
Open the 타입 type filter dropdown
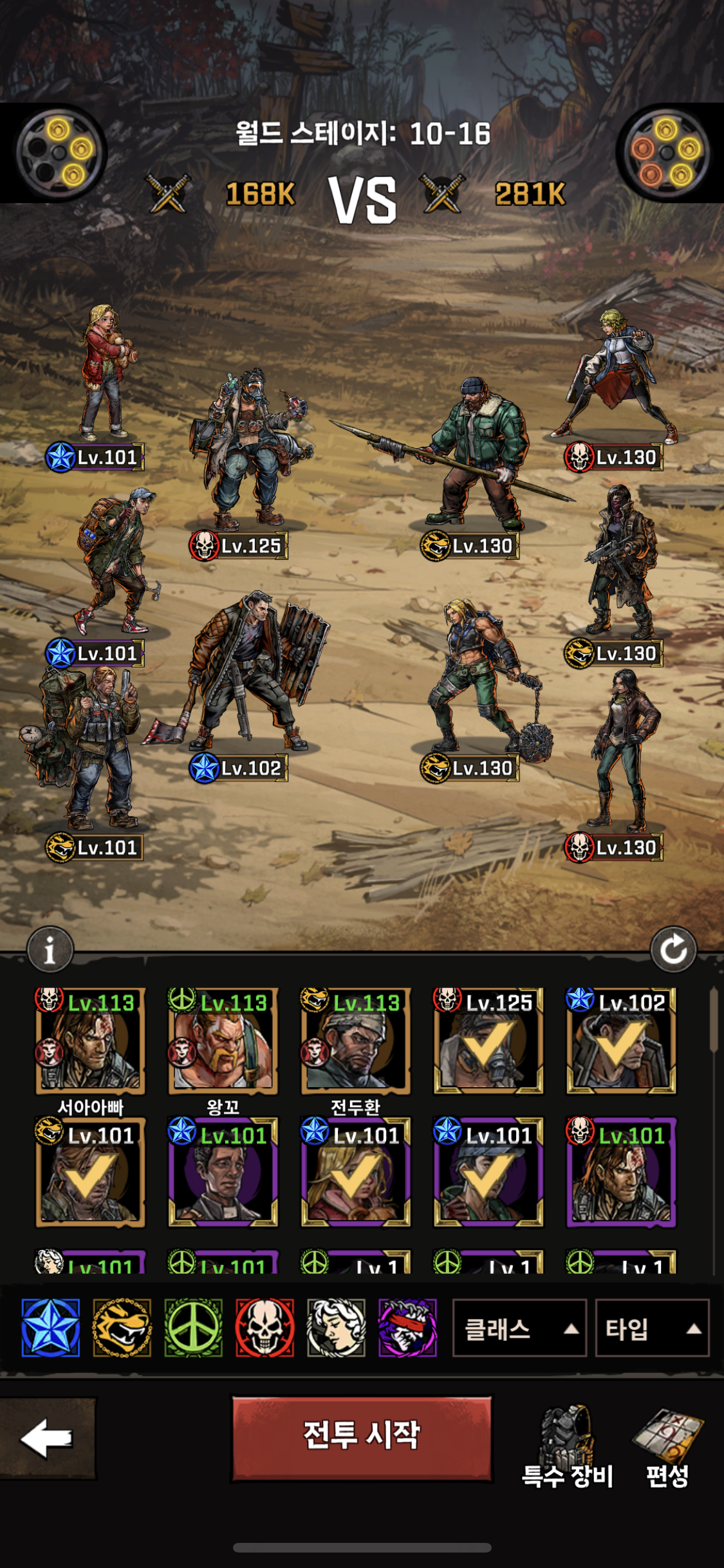click(651, 1328)
